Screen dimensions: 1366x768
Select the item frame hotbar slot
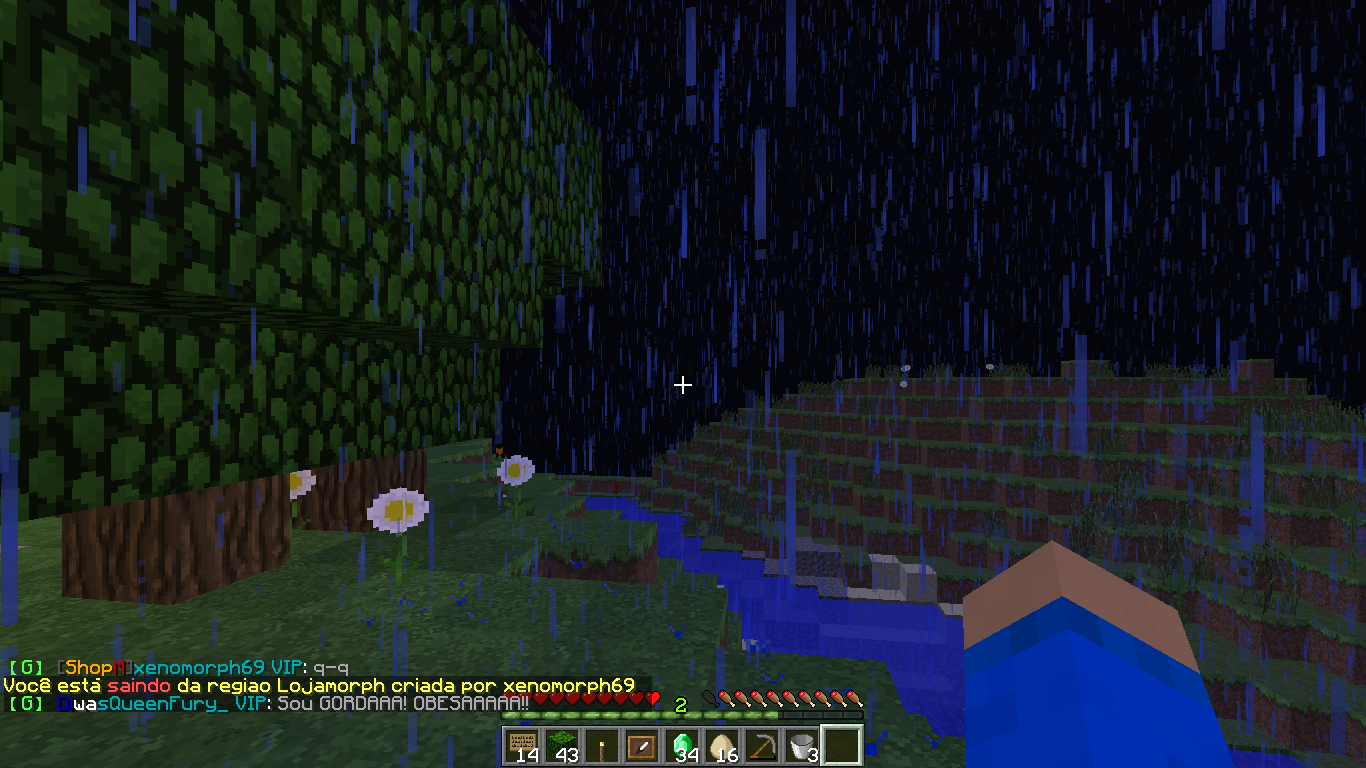coord(642,745)
